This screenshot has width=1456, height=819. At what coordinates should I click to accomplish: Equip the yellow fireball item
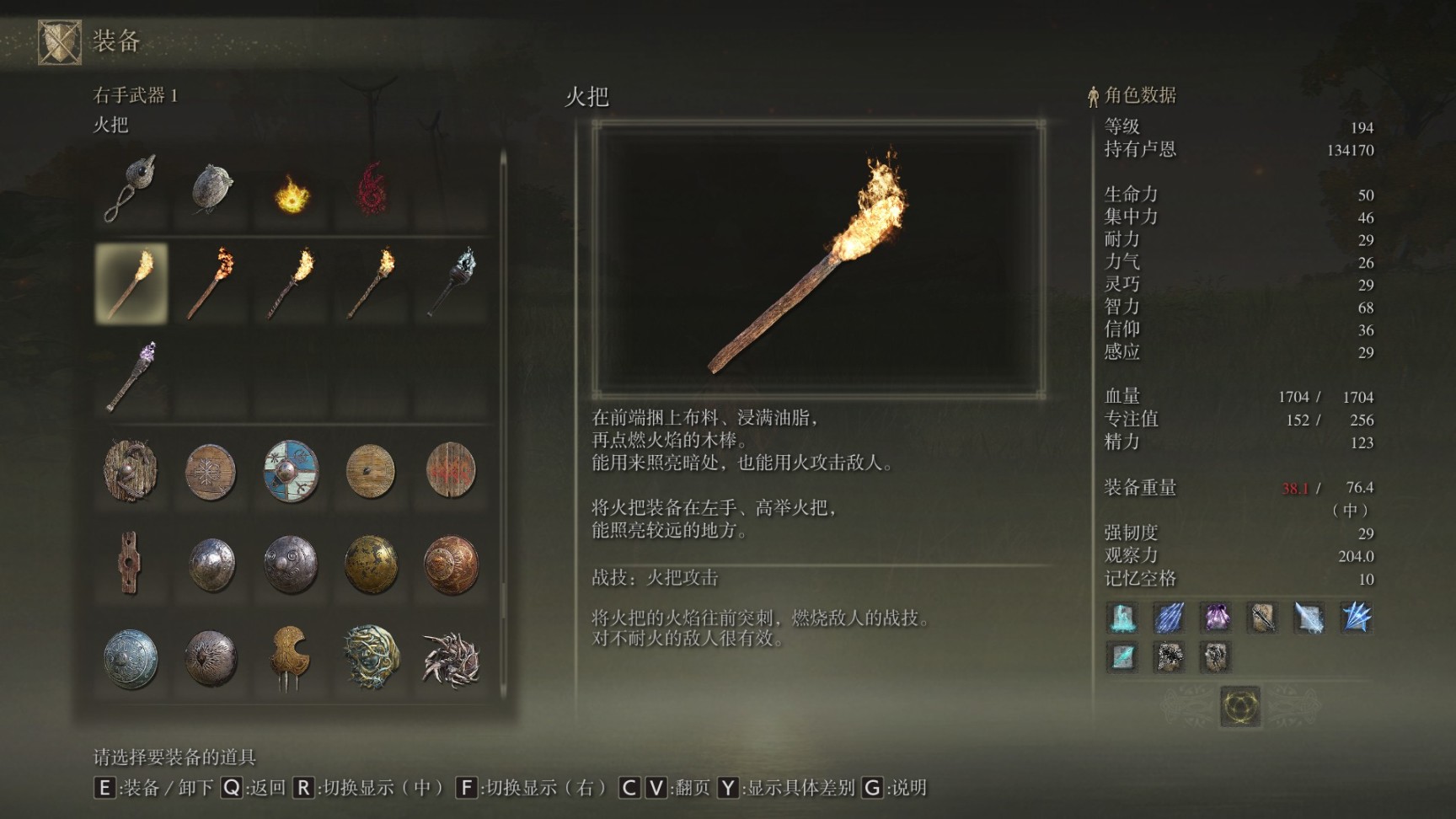292,194
